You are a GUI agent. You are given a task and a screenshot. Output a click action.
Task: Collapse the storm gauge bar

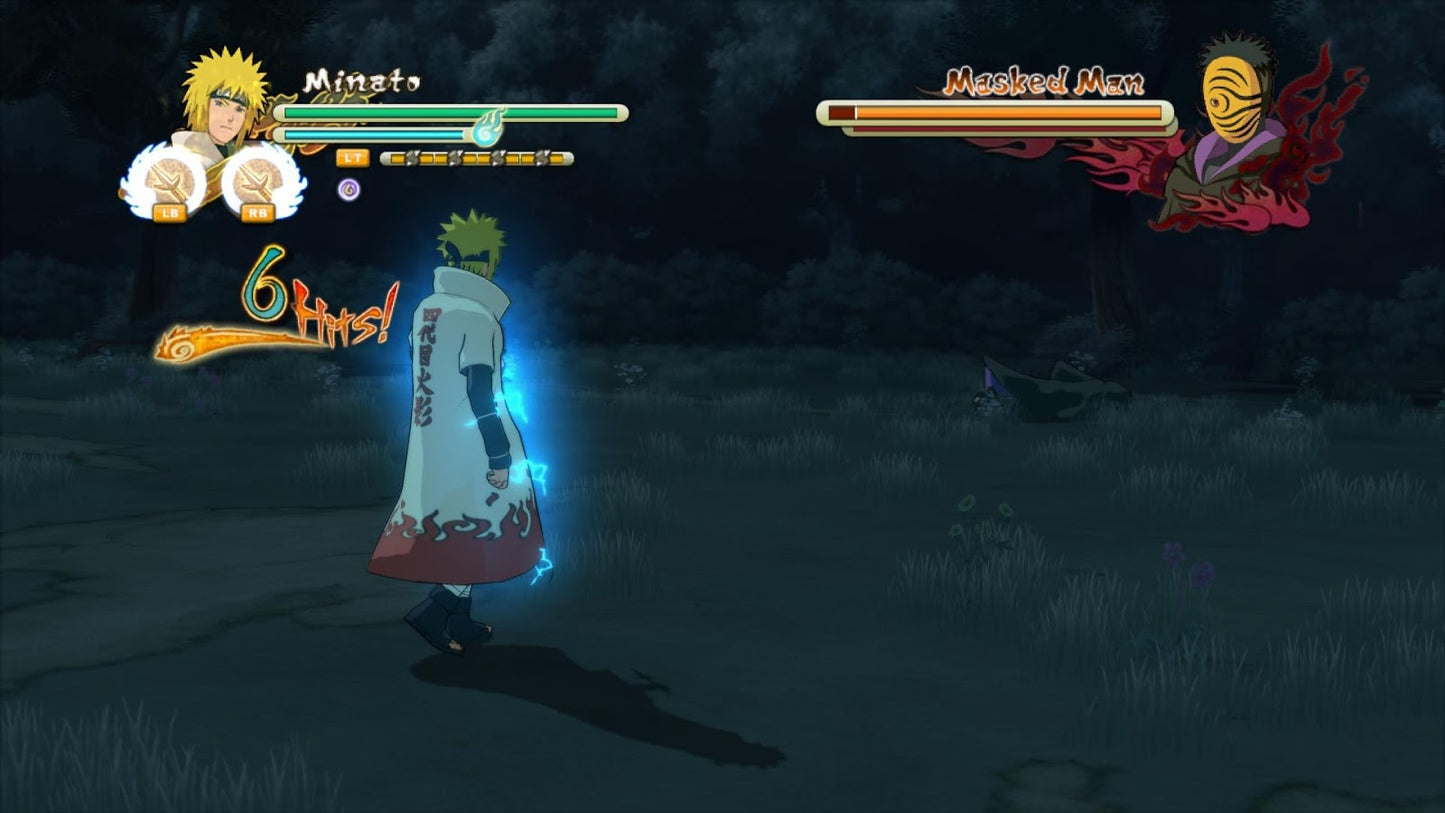point(475,158)
